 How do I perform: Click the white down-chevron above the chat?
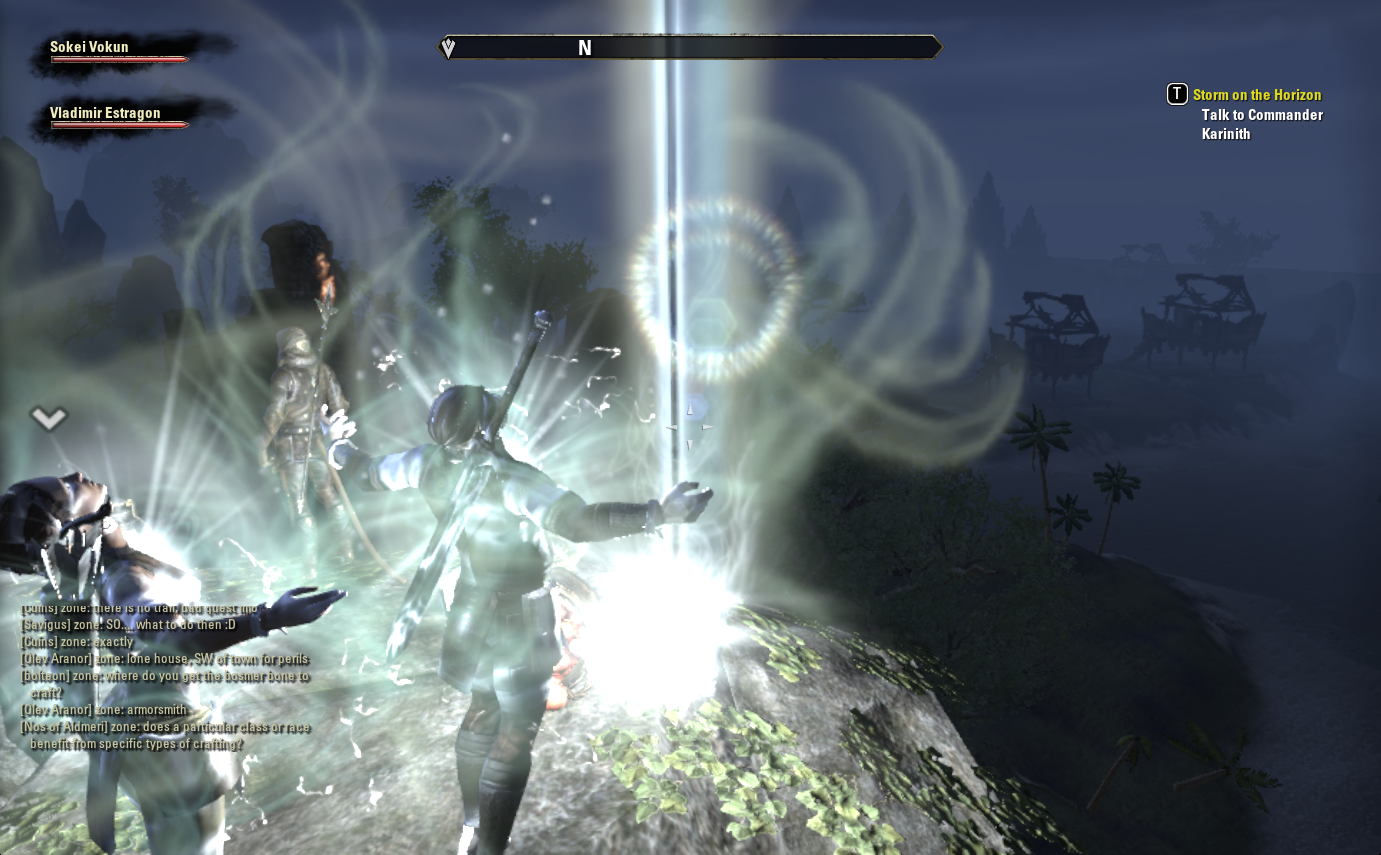(48, 418)
